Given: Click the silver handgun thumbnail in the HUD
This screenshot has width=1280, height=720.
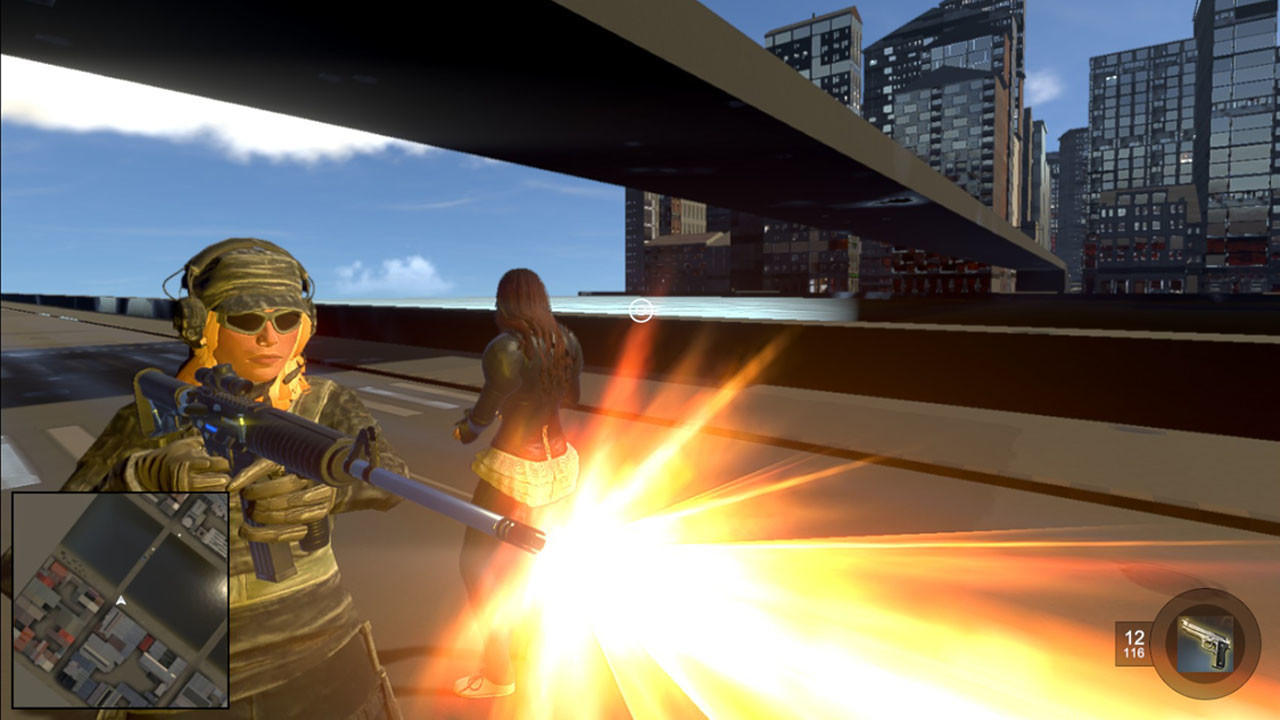Looking at the screenshot, I should (x=1205, y=644).
